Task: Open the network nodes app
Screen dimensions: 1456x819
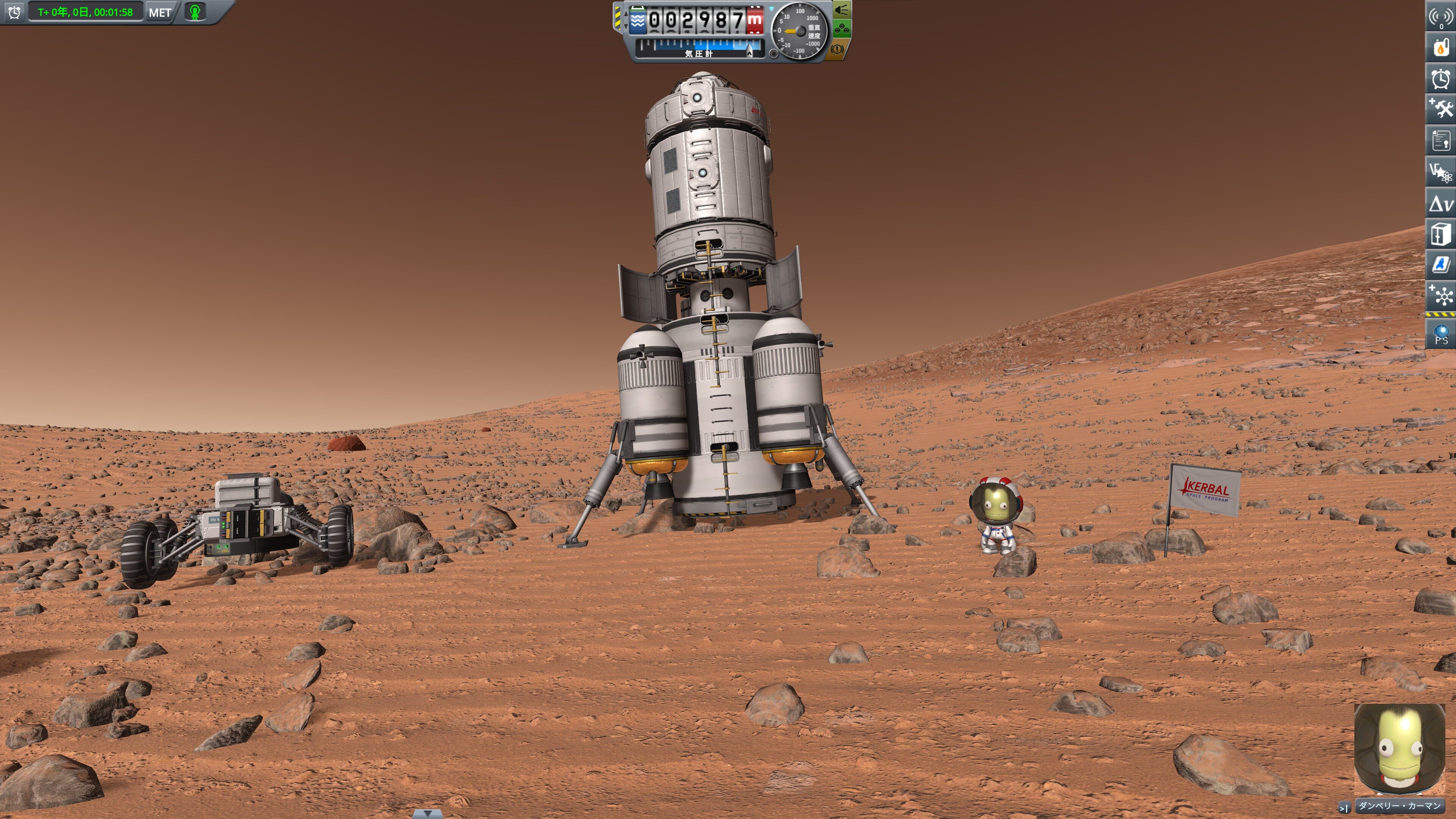Action: pyautogui.click(x=1441, y=296)
